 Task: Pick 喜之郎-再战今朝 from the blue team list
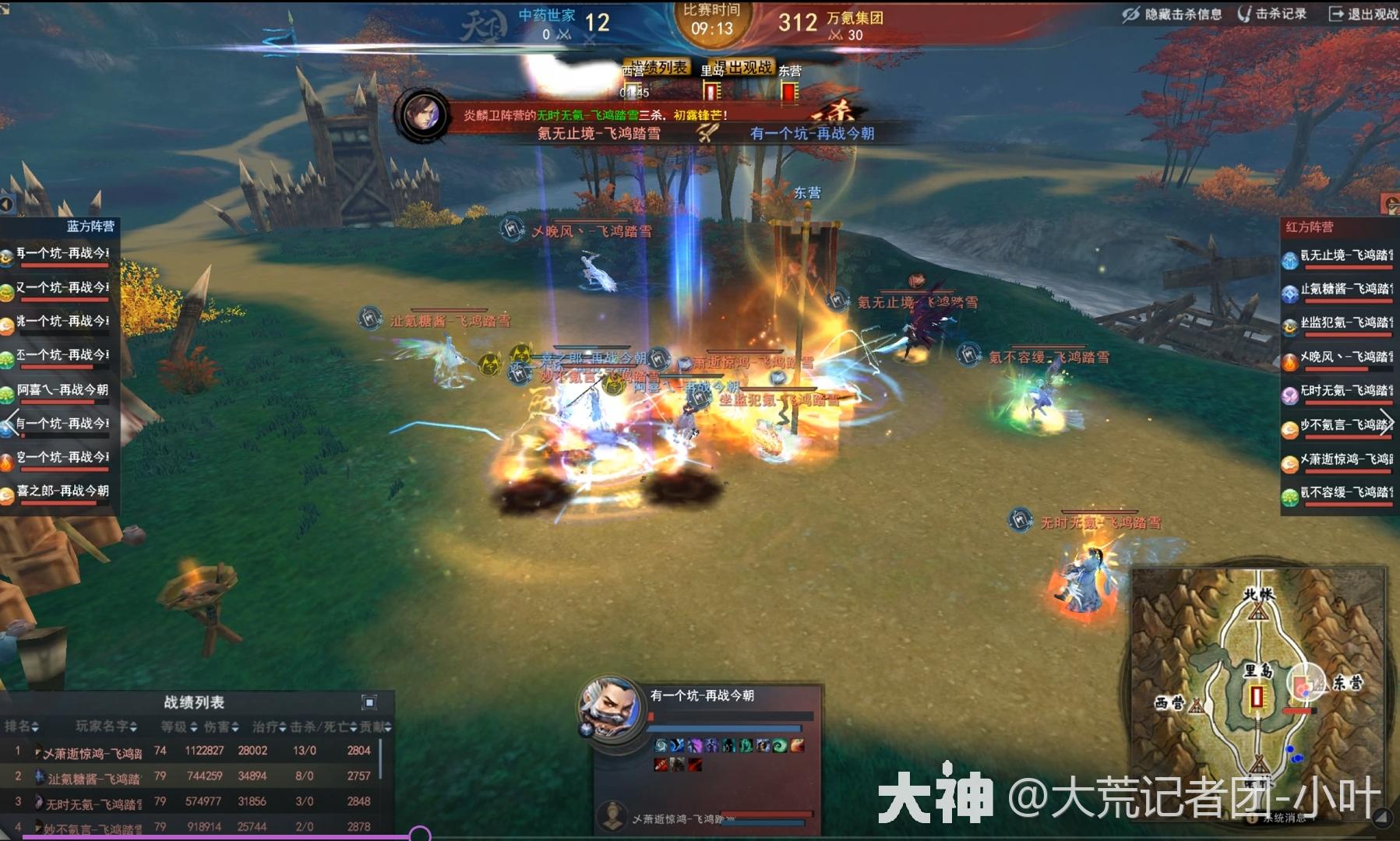[x=61, y=491]
